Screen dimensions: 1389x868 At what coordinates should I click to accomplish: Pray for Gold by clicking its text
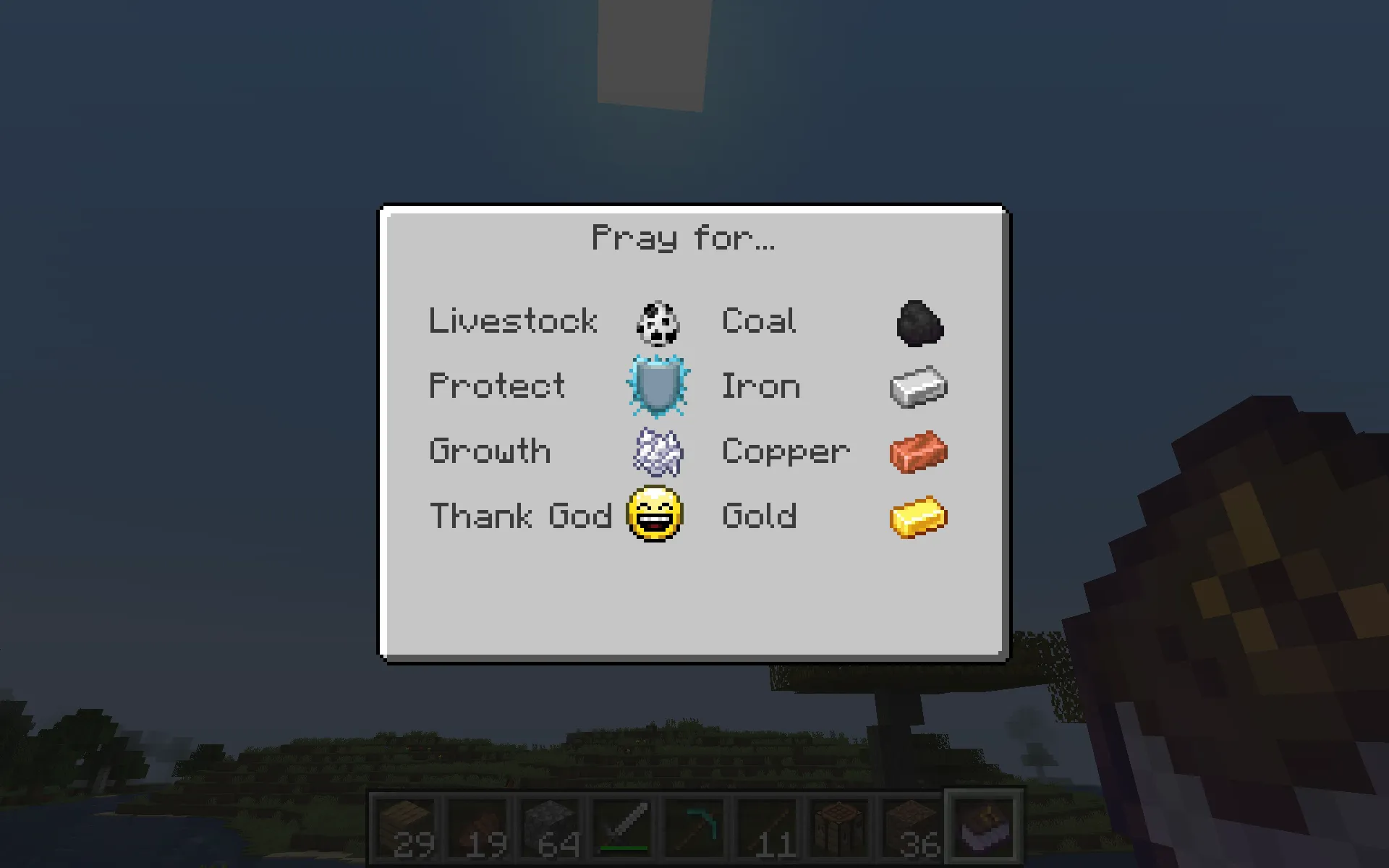coord(760,515)
